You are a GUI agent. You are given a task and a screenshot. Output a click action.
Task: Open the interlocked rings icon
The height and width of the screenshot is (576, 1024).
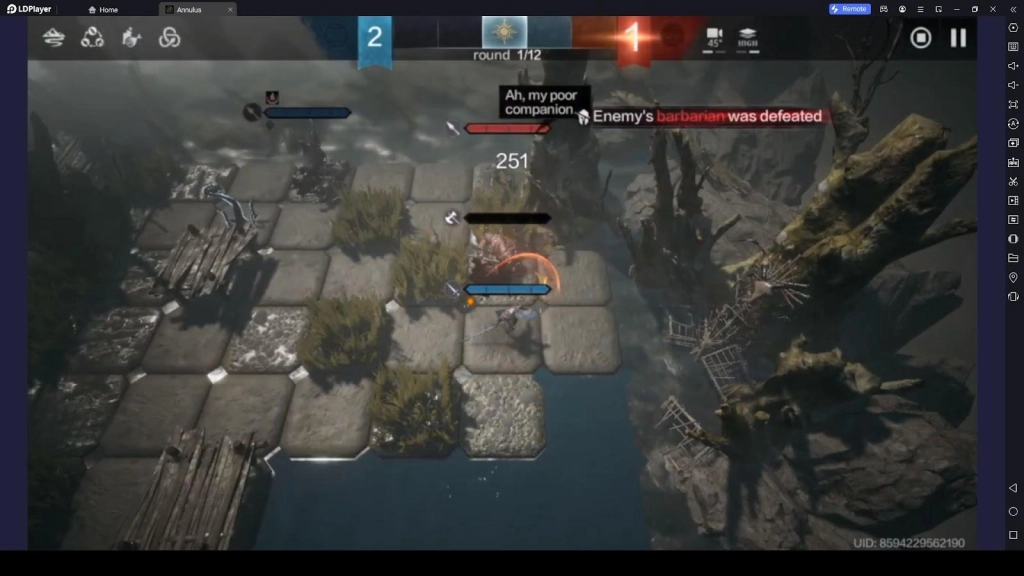pos(169,38)
